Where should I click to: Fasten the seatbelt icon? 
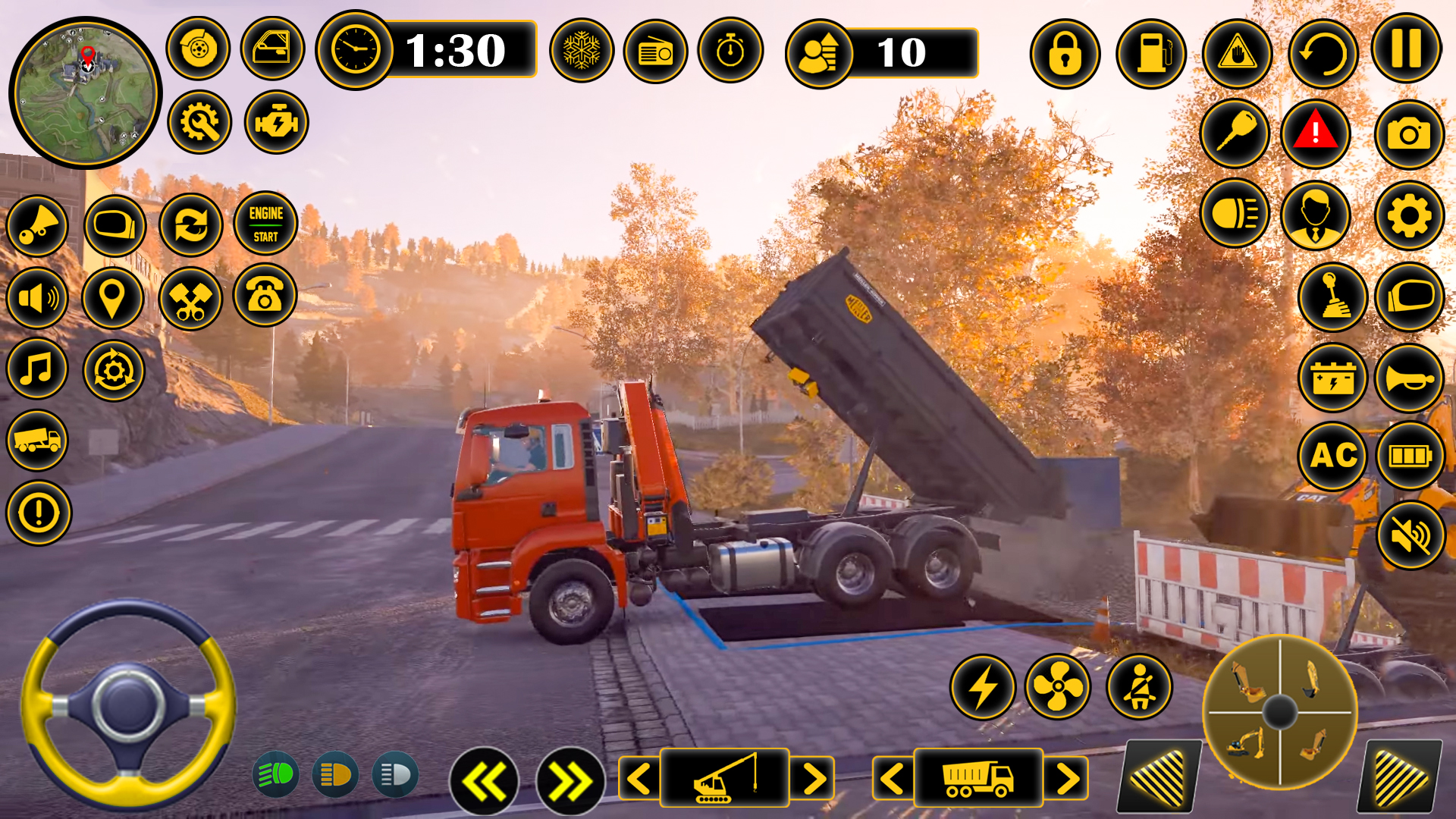[1139, 687]
